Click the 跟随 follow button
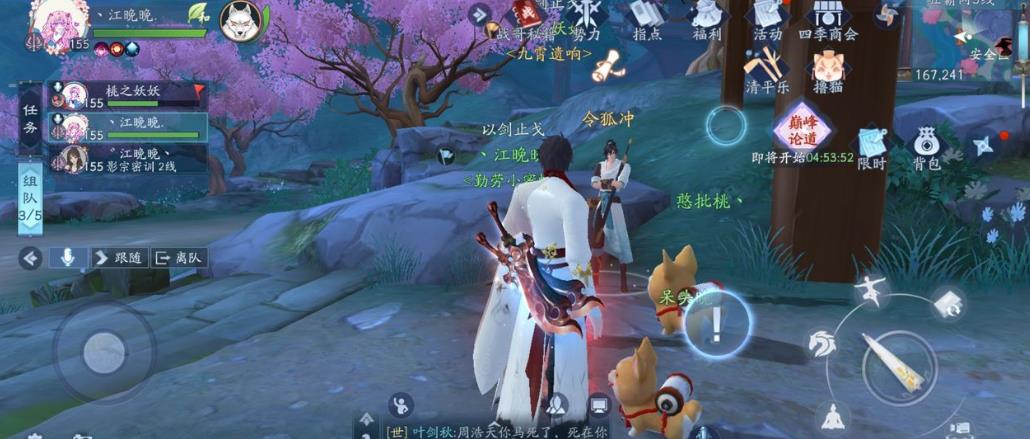Viewport: 1030px width, 439px height. coord(119,257)
